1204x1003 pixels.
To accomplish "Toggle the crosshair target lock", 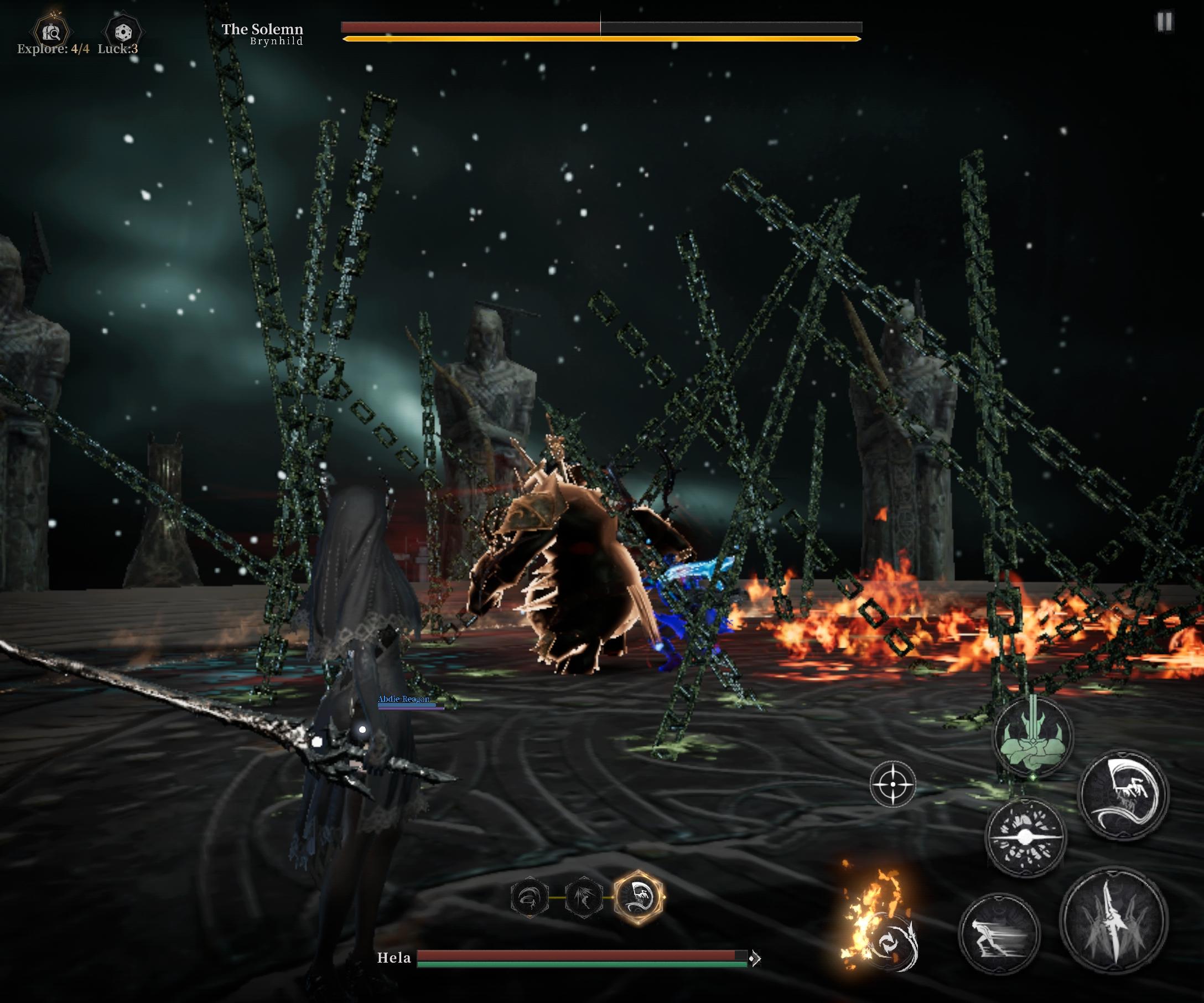I will pyautogui.click(x=892, y=784).
